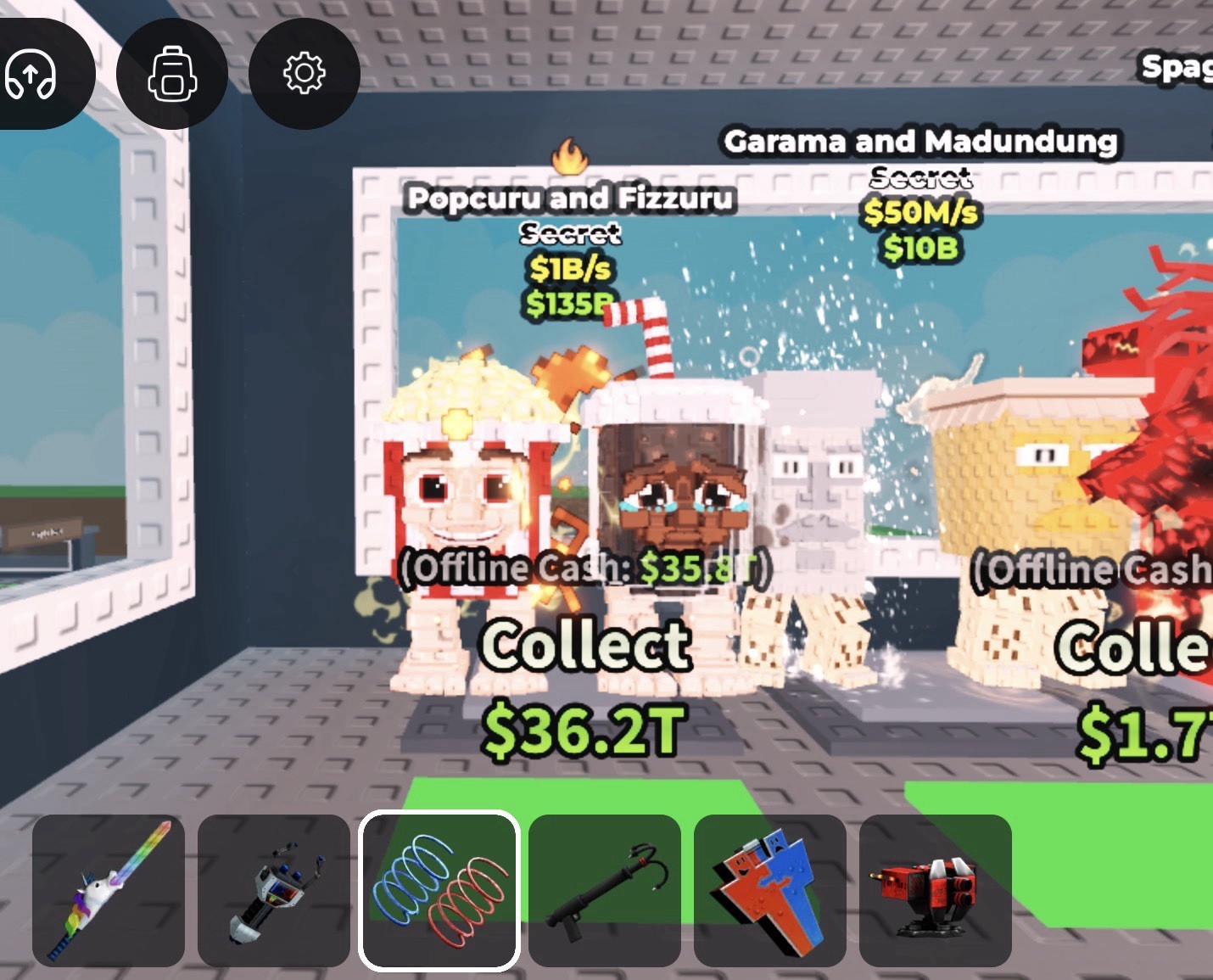Click the fire emoji above Popcuru
The width and height of the screenshot is (1213, 980).
570,155
